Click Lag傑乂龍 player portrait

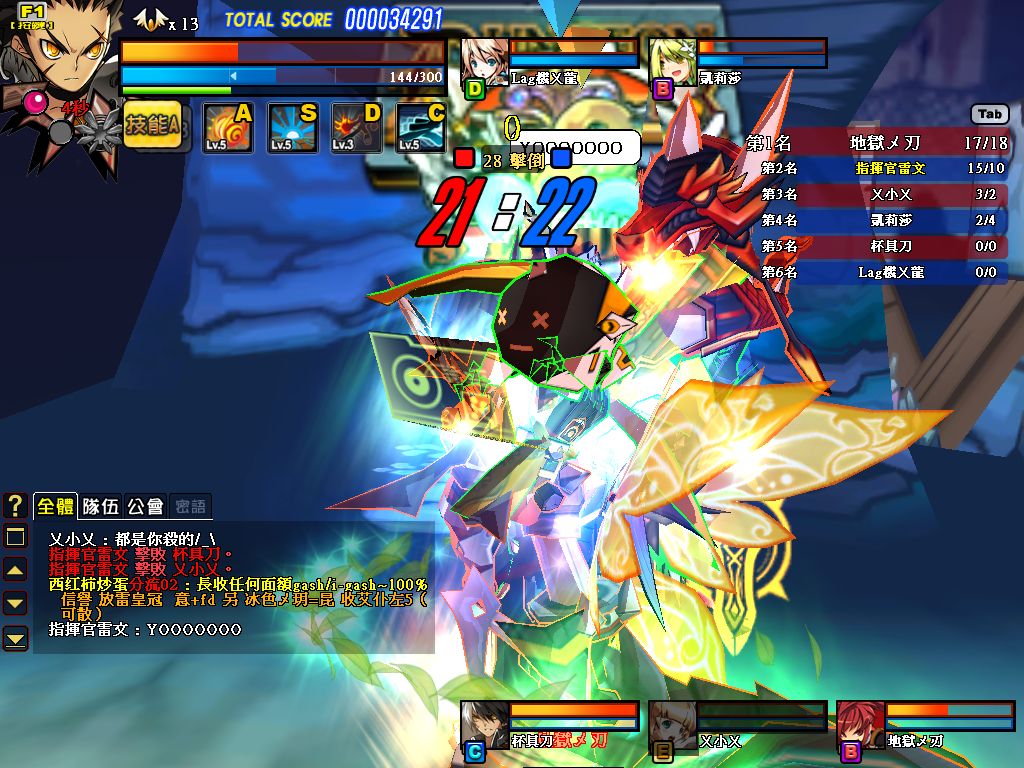(482, 61)
